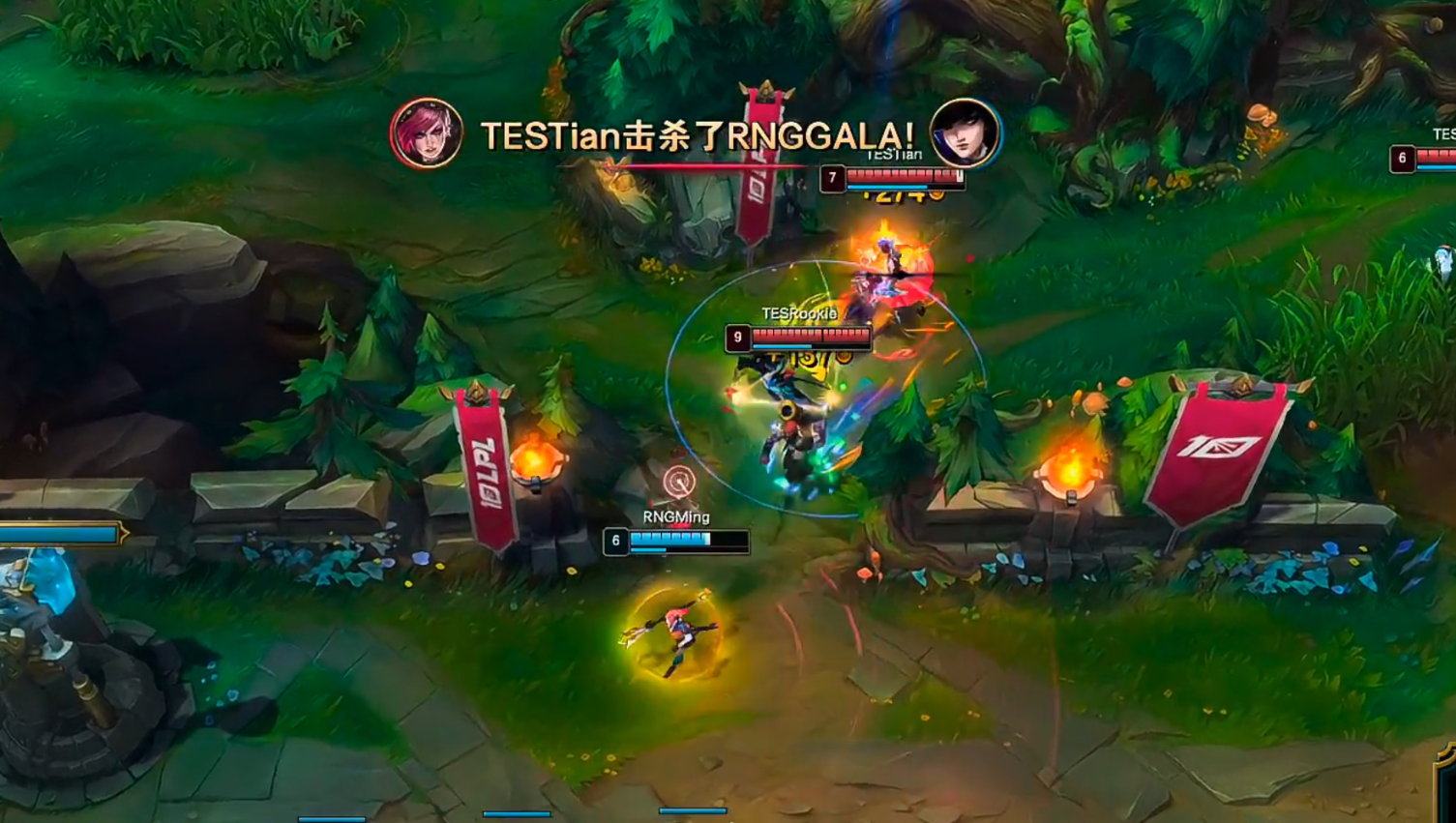Click the killer's pink-haired champion portrait
Screen dimensions: 1456x823
click(x=427, y=133)
